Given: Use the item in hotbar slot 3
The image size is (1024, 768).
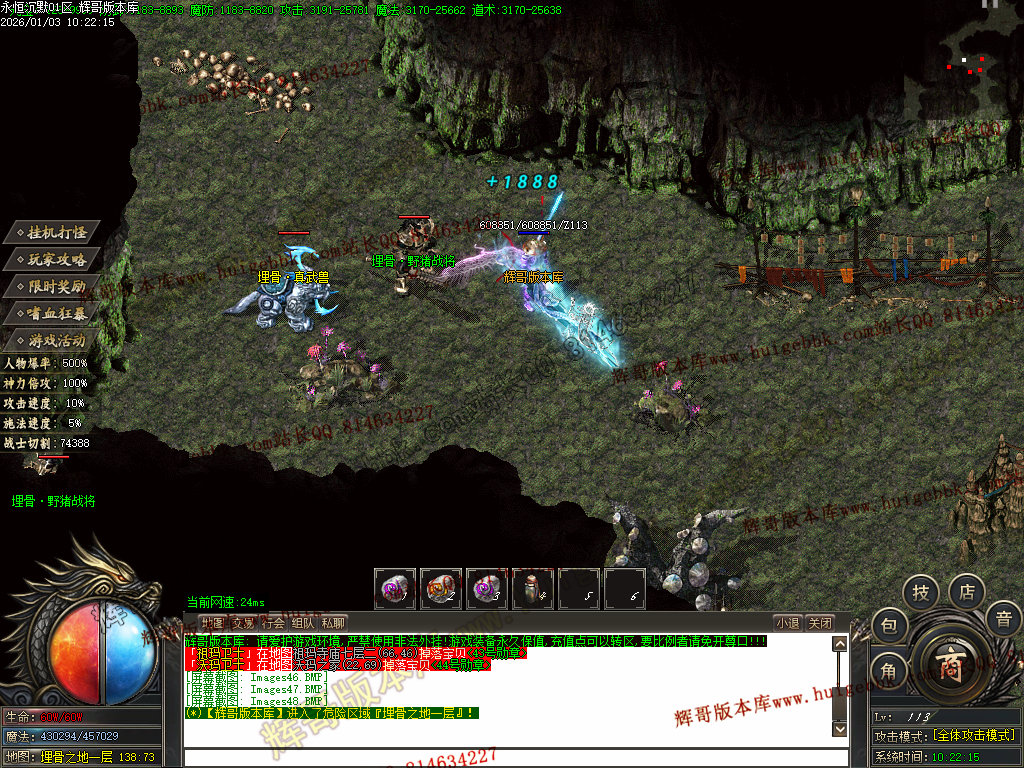Looking at the screenshot, I should 487,589.
